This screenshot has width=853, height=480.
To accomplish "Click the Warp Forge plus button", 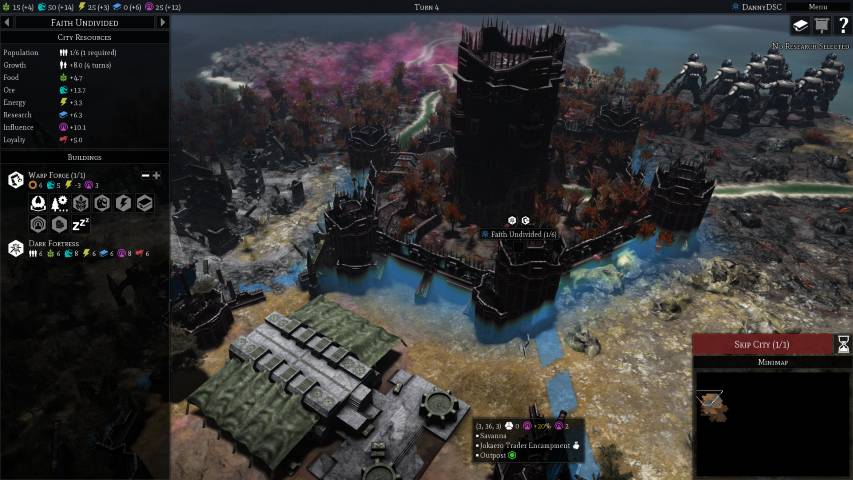I will tap(157, 176).
